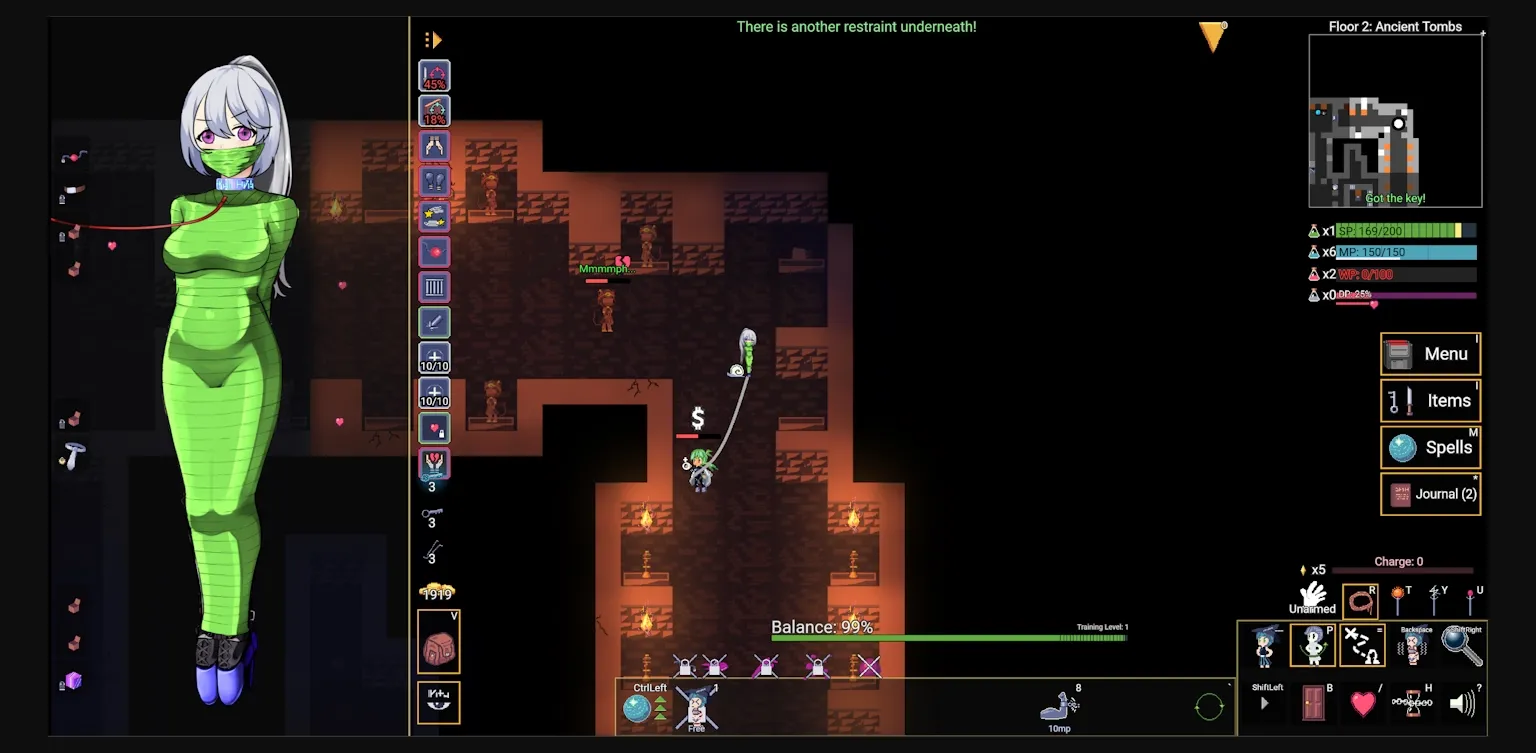Open the Journal
The height and width of the screenshot is (753, 1536).
1430,494
